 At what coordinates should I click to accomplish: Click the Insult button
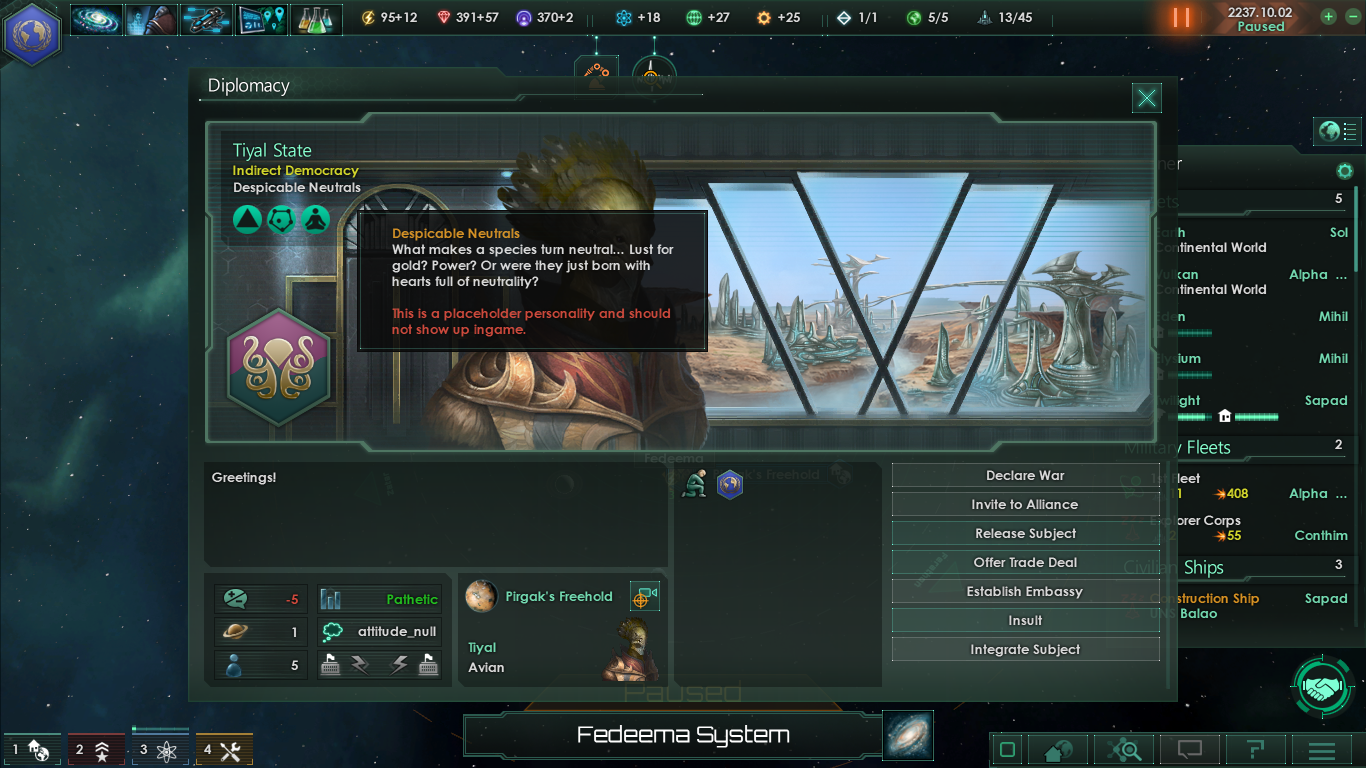point(1024,620)
